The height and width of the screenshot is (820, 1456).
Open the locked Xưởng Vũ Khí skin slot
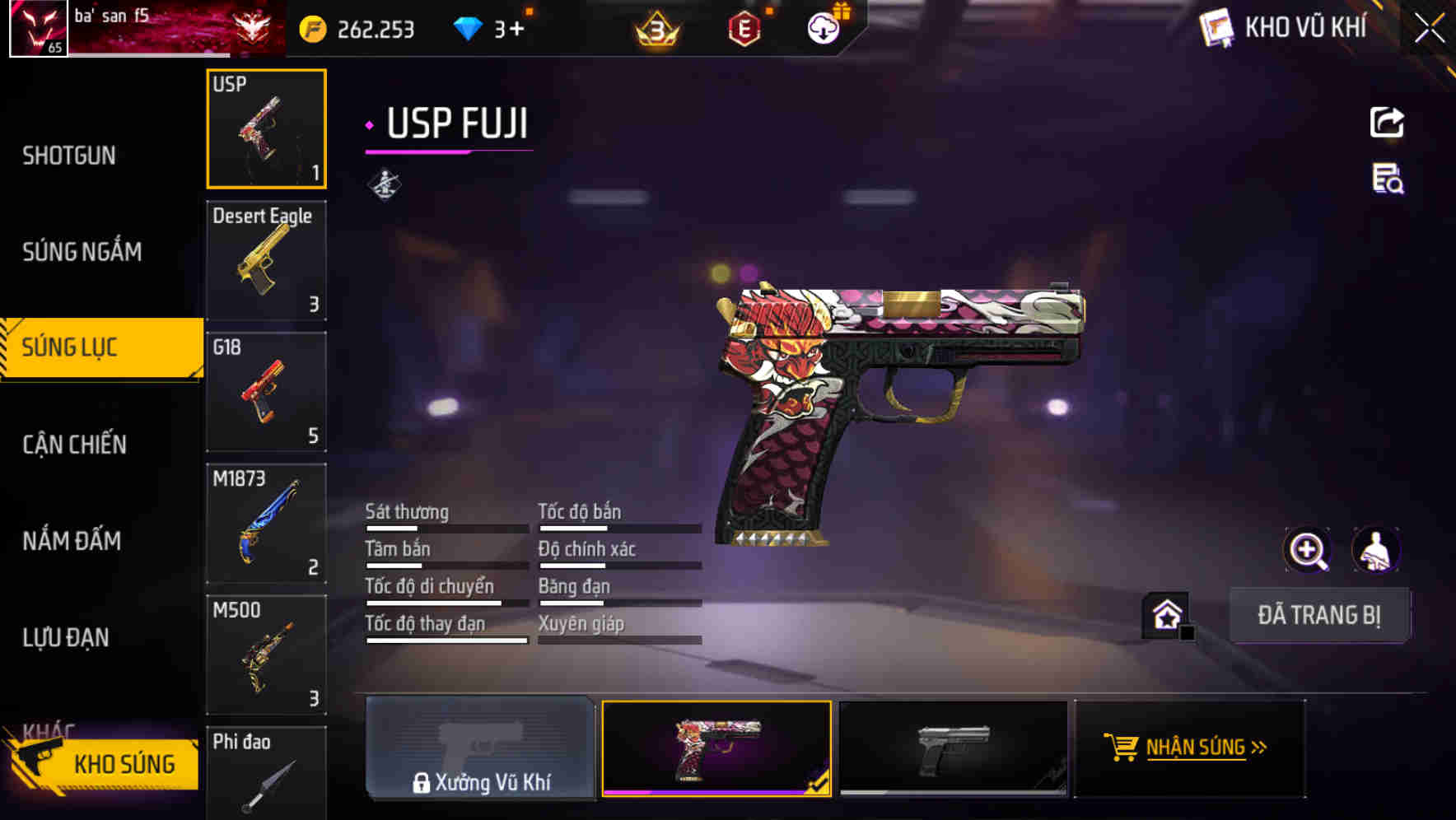(480, 749)
